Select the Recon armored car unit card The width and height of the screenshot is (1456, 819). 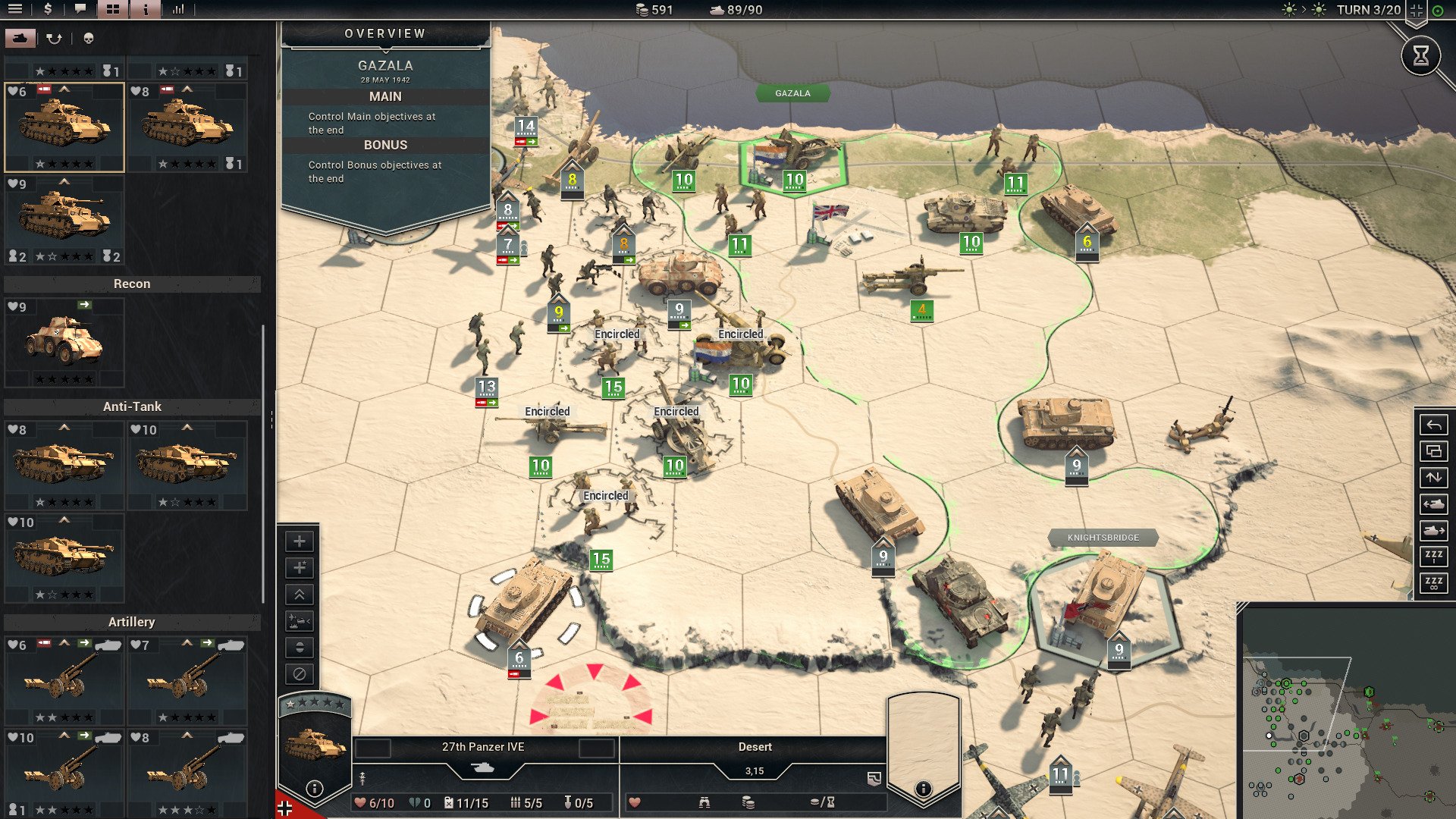point(64,343)
